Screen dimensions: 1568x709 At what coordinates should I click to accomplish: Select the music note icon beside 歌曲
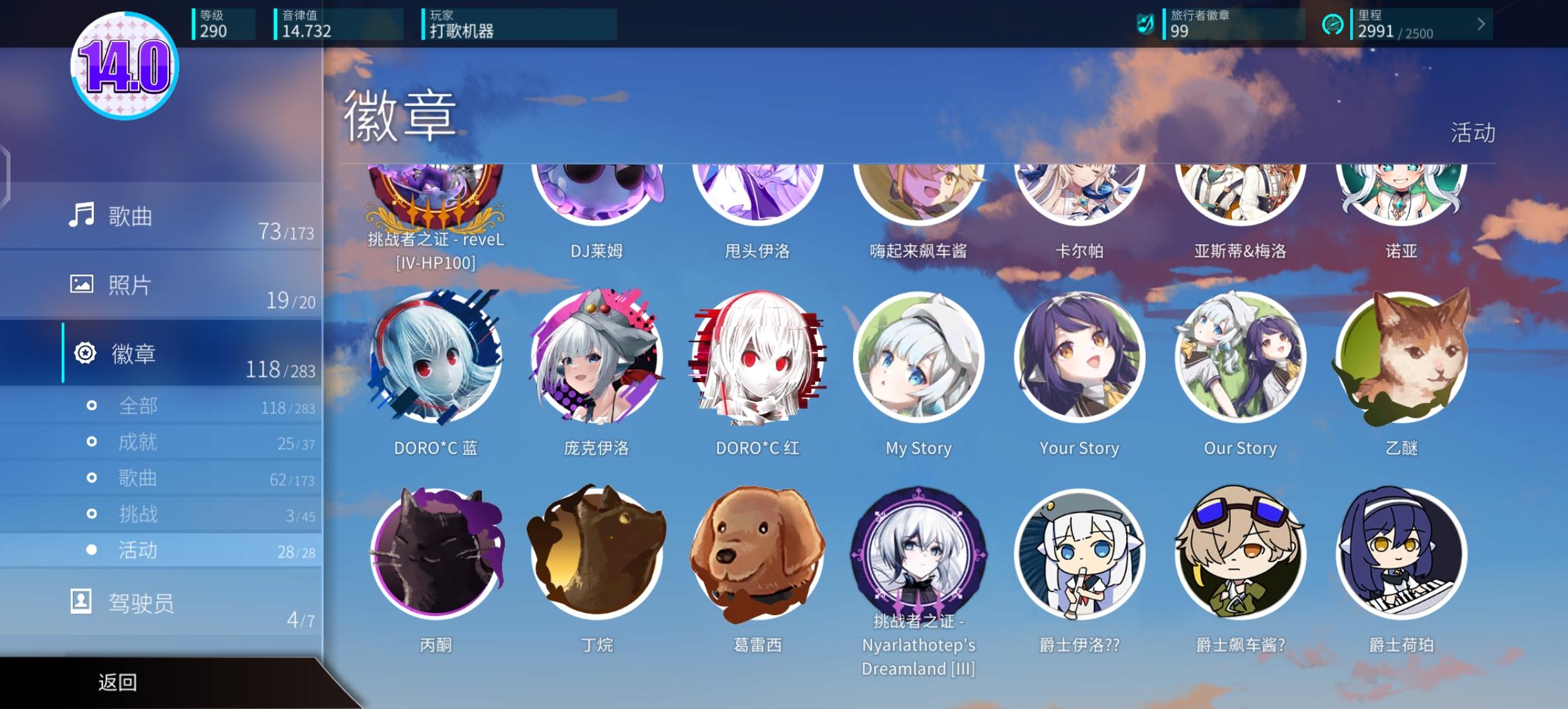[82, 213]
